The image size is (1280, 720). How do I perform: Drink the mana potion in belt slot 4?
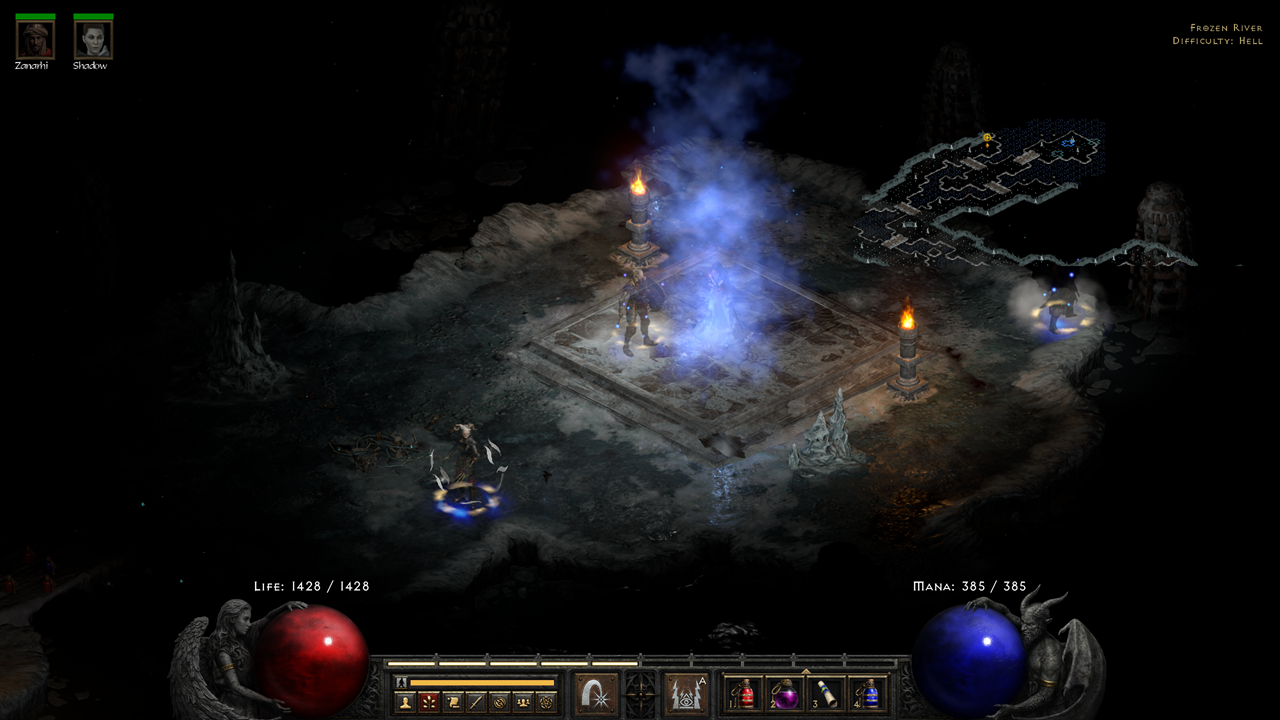click(869, 695)
